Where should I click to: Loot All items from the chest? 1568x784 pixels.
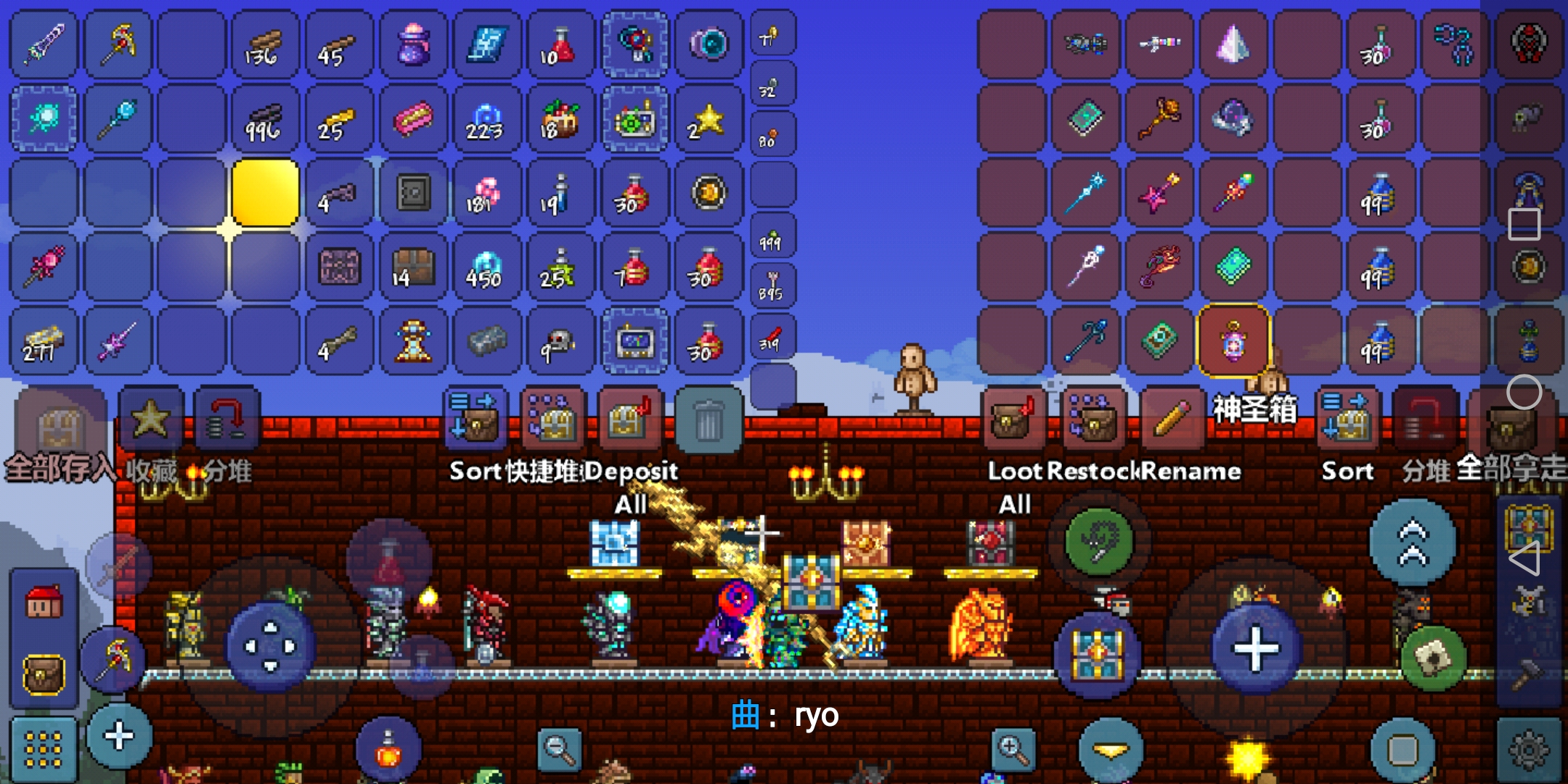[1013, 419]
